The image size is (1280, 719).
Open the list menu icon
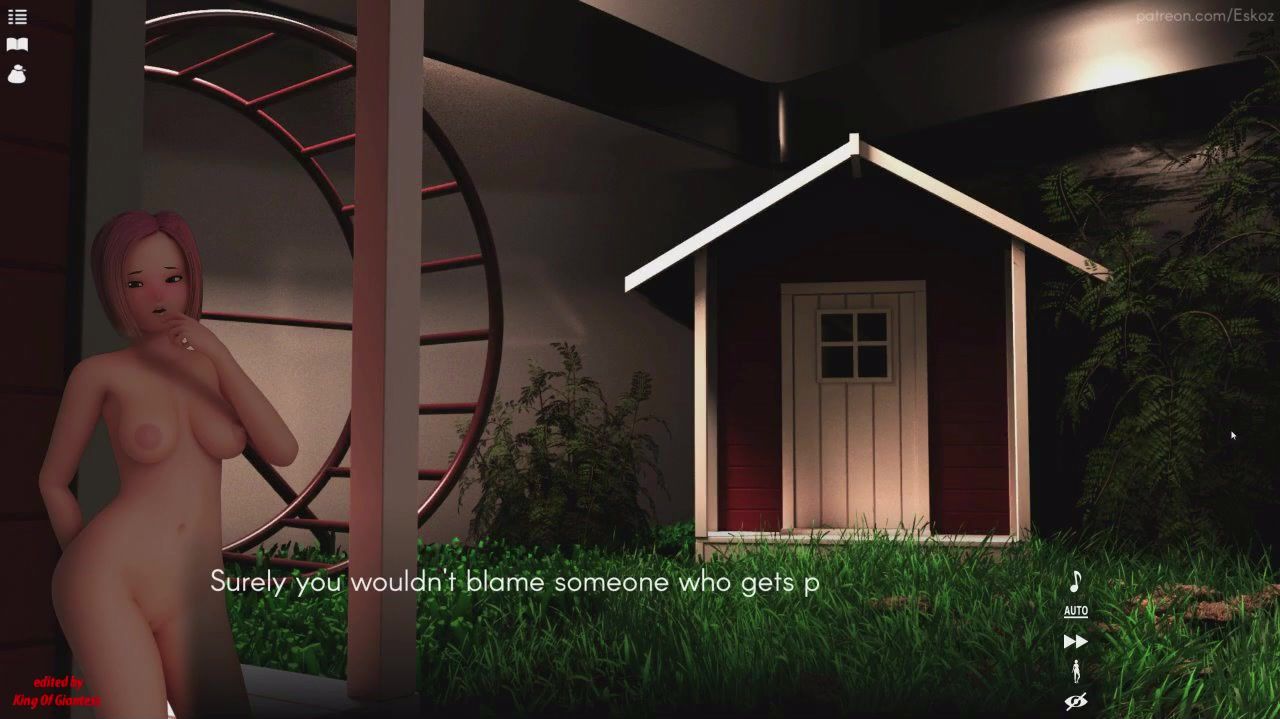click(x=17, y=17)
